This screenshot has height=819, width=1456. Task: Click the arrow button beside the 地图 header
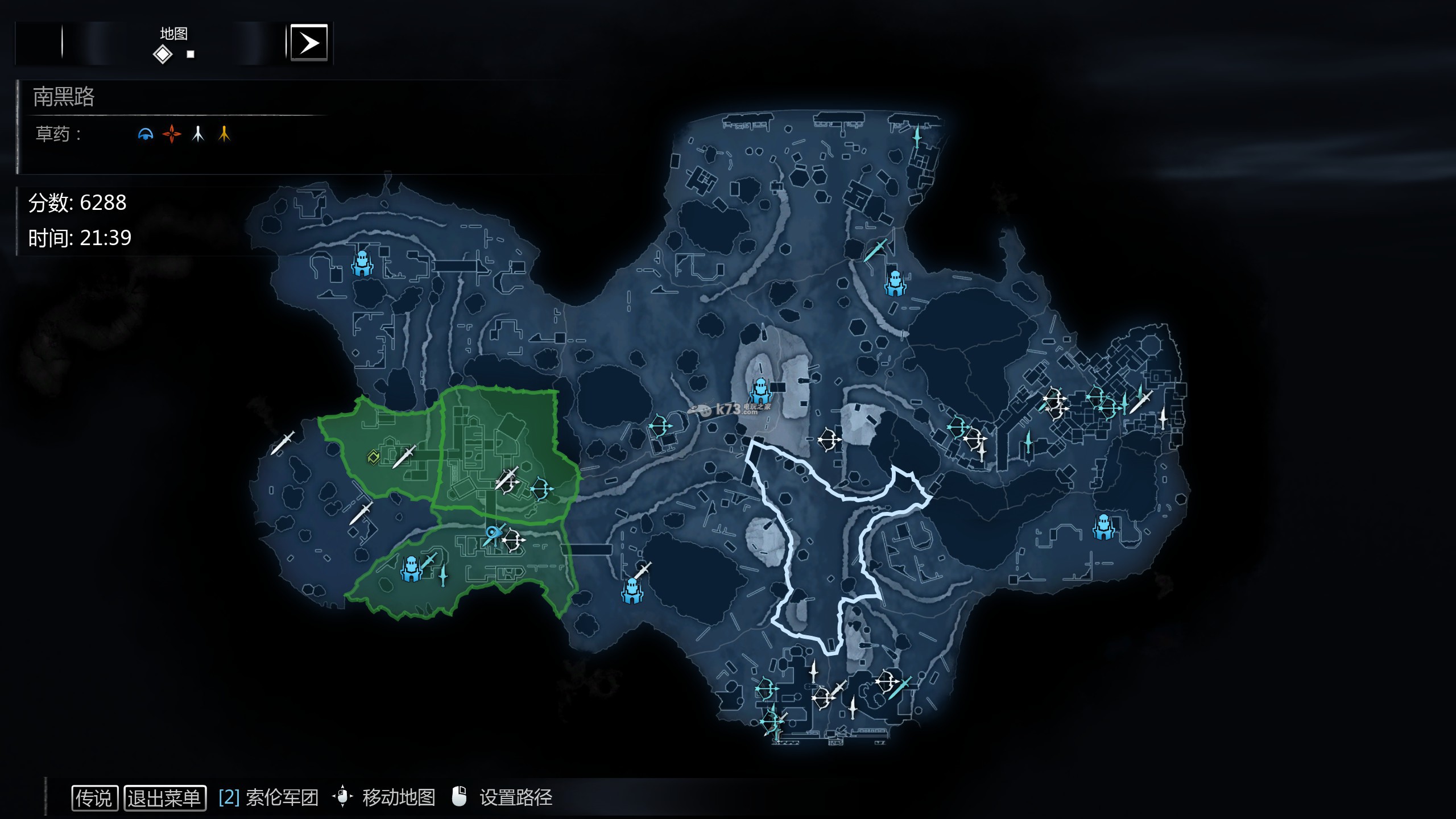[x=309, y=43]
